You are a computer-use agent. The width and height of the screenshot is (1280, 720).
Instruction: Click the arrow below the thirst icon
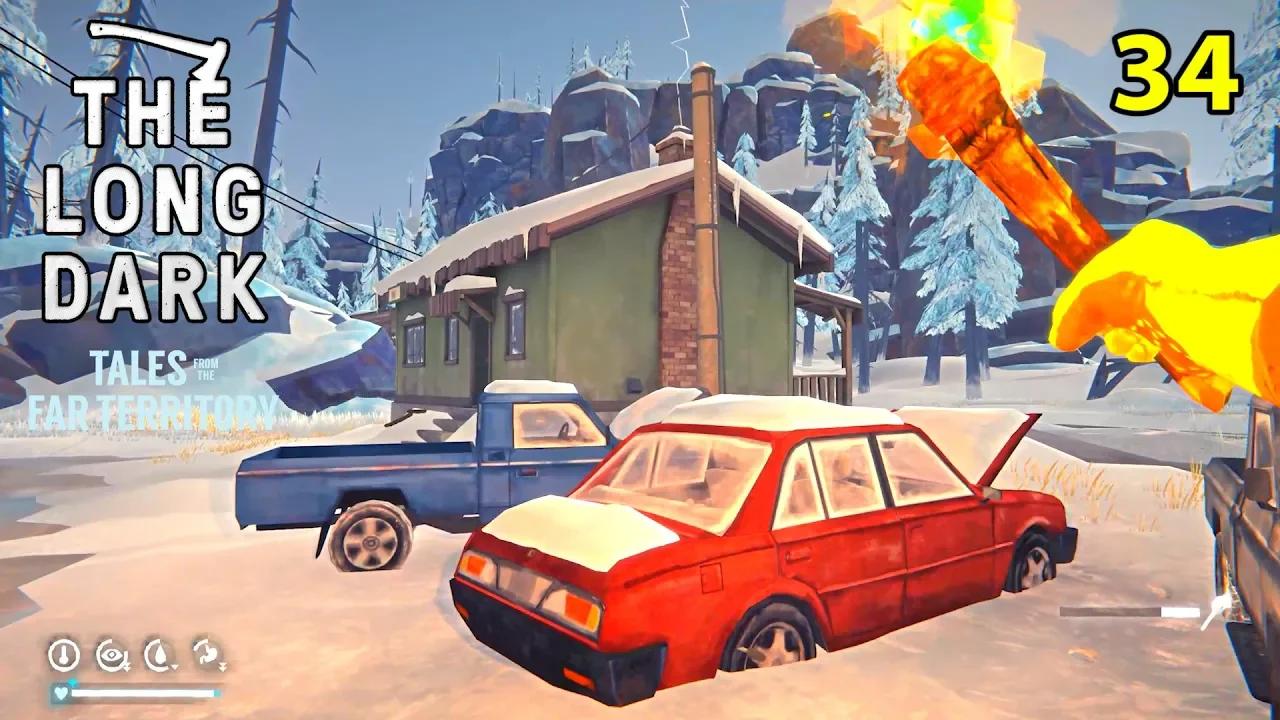coord(174,666)
